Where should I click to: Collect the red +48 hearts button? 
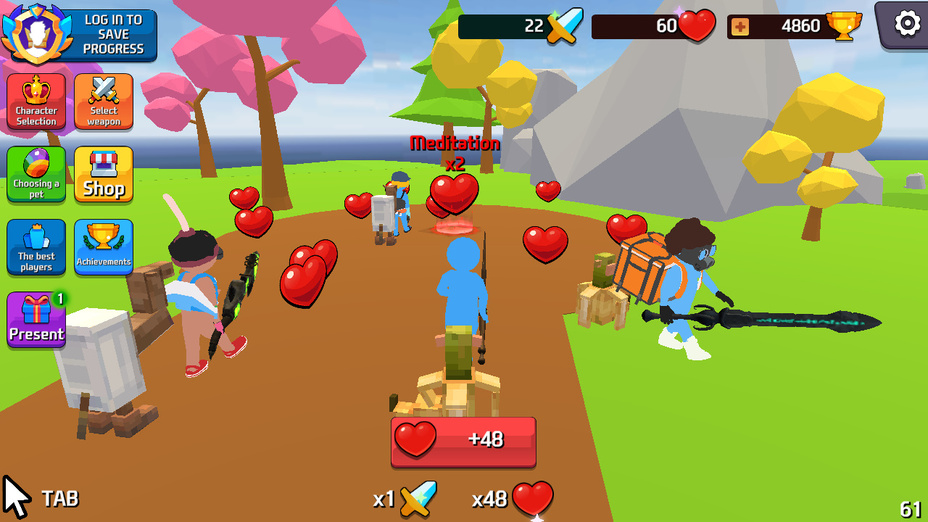coord(463,441)
